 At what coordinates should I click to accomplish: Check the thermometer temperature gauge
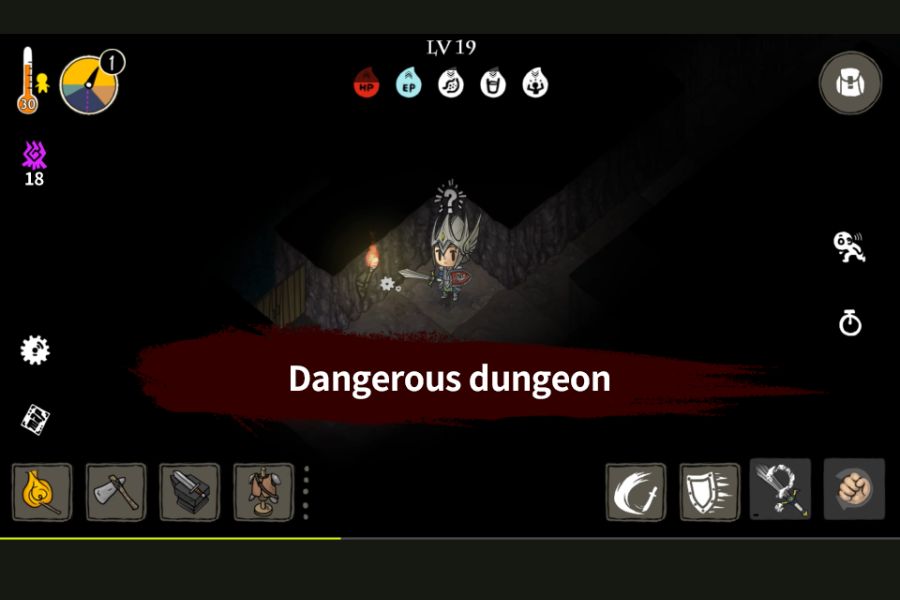tap(27, 80)
